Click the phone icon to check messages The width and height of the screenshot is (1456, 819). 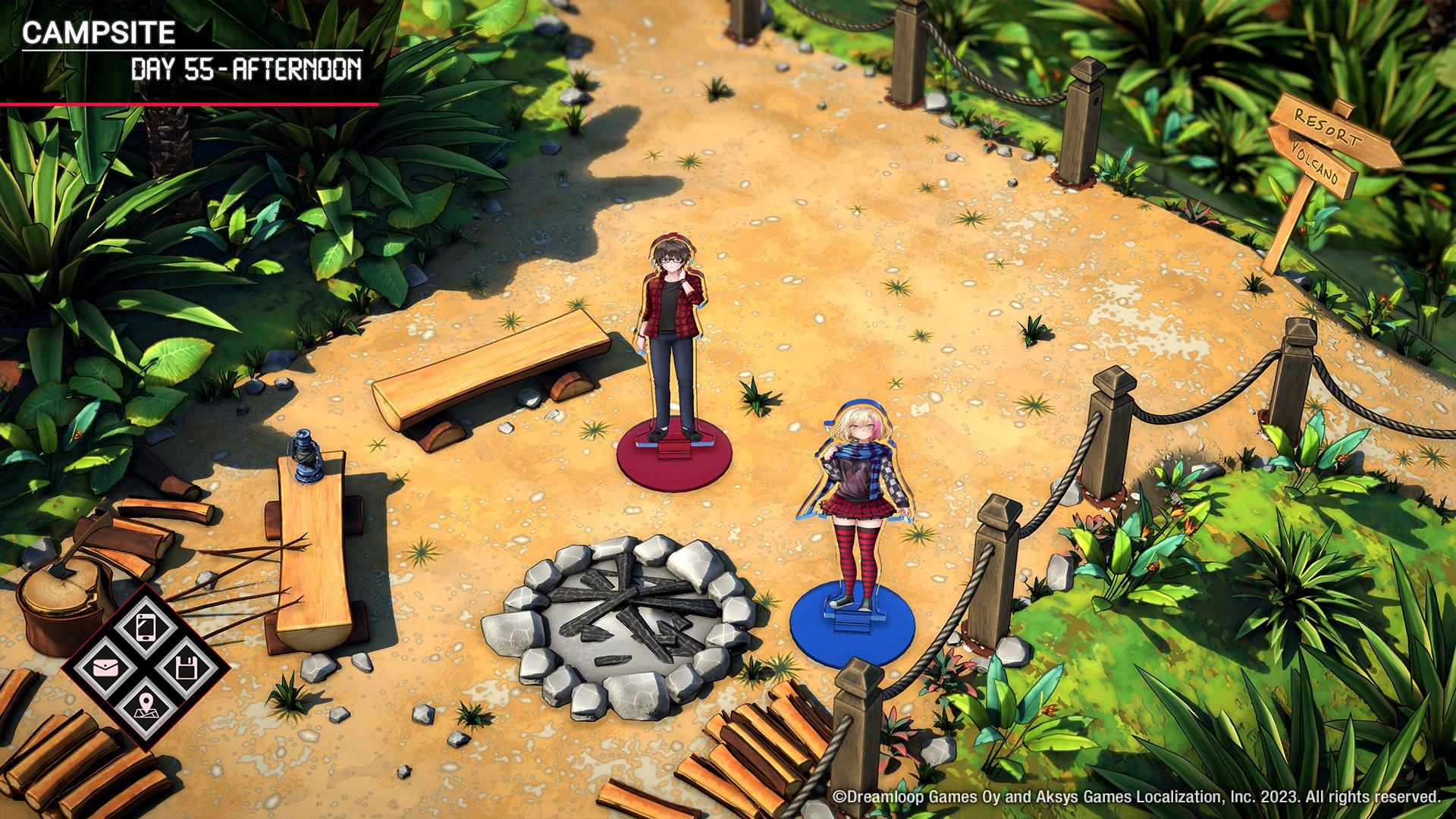tap(145, 627)
